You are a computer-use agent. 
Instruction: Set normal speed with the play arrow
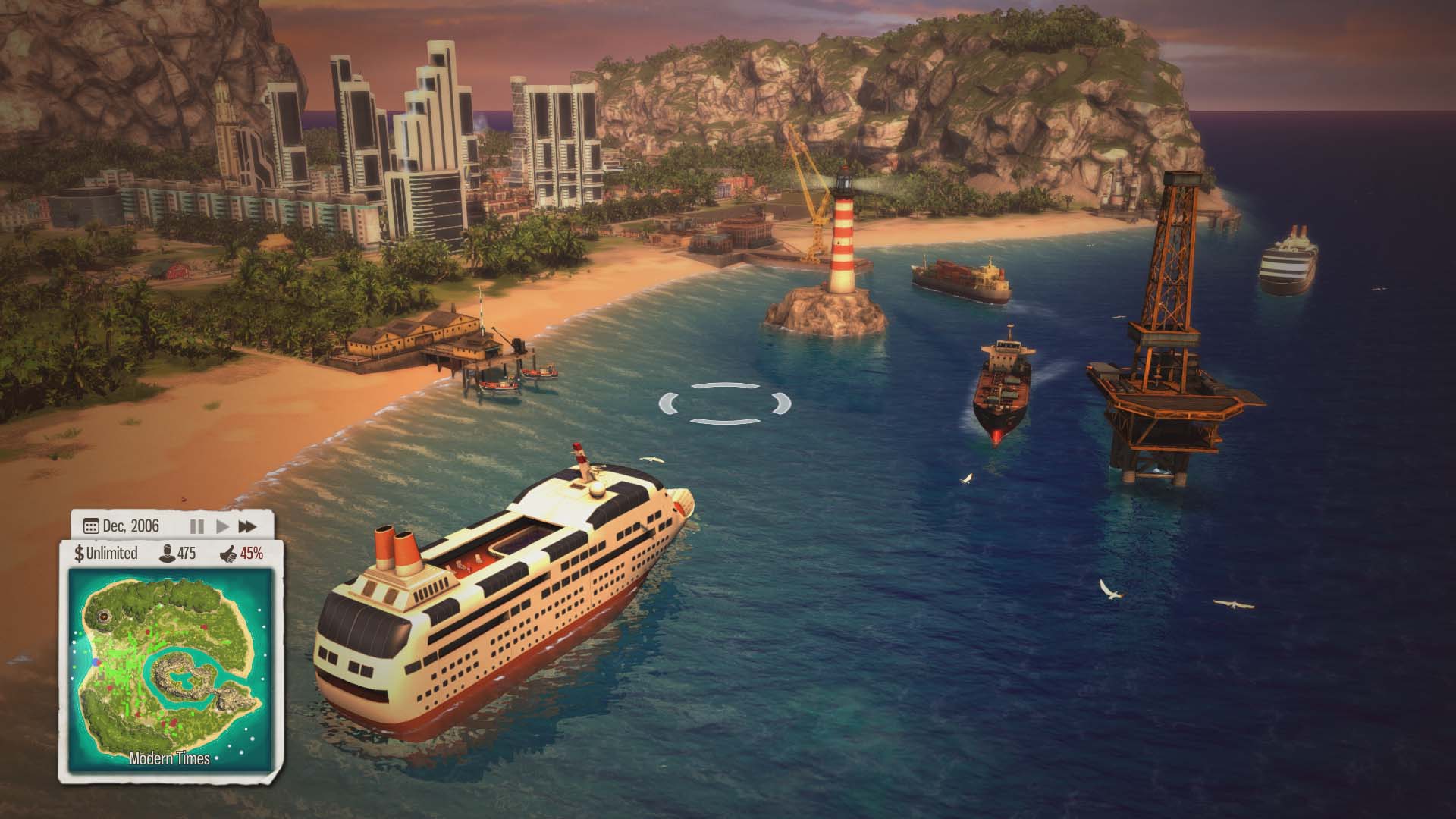[x=223, y=526]
